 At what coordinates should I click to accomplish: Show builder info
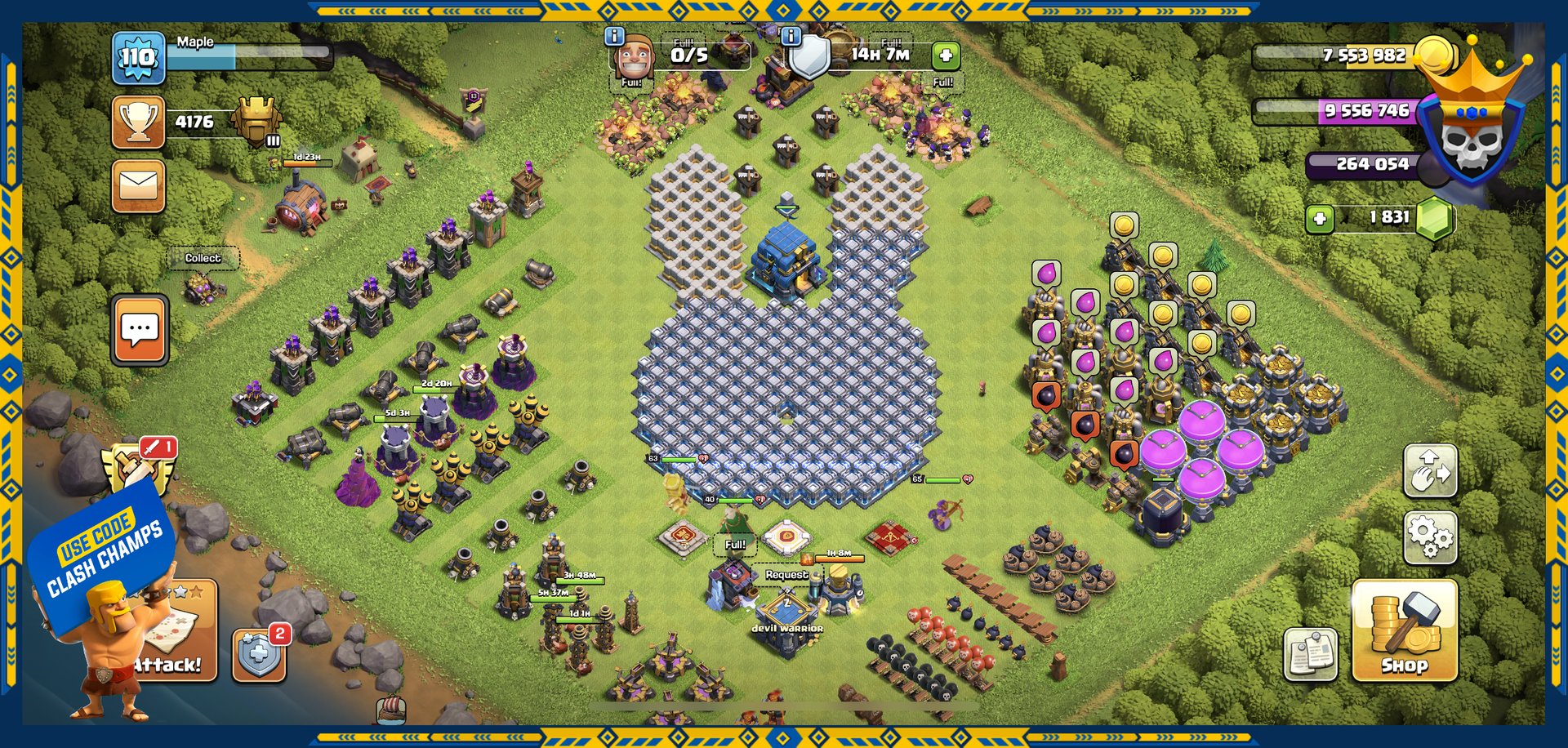coord(614,36)
